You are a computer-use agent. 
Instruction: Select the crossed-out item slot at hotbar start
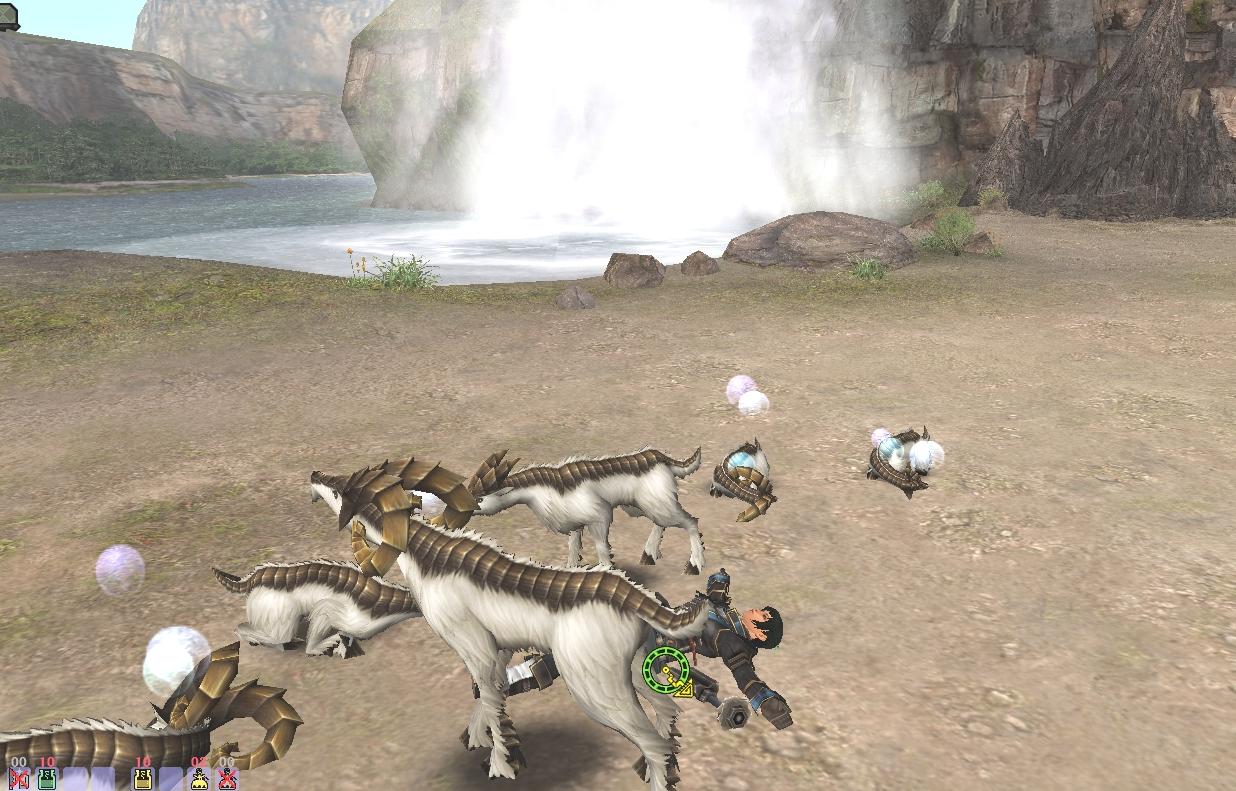18,778
